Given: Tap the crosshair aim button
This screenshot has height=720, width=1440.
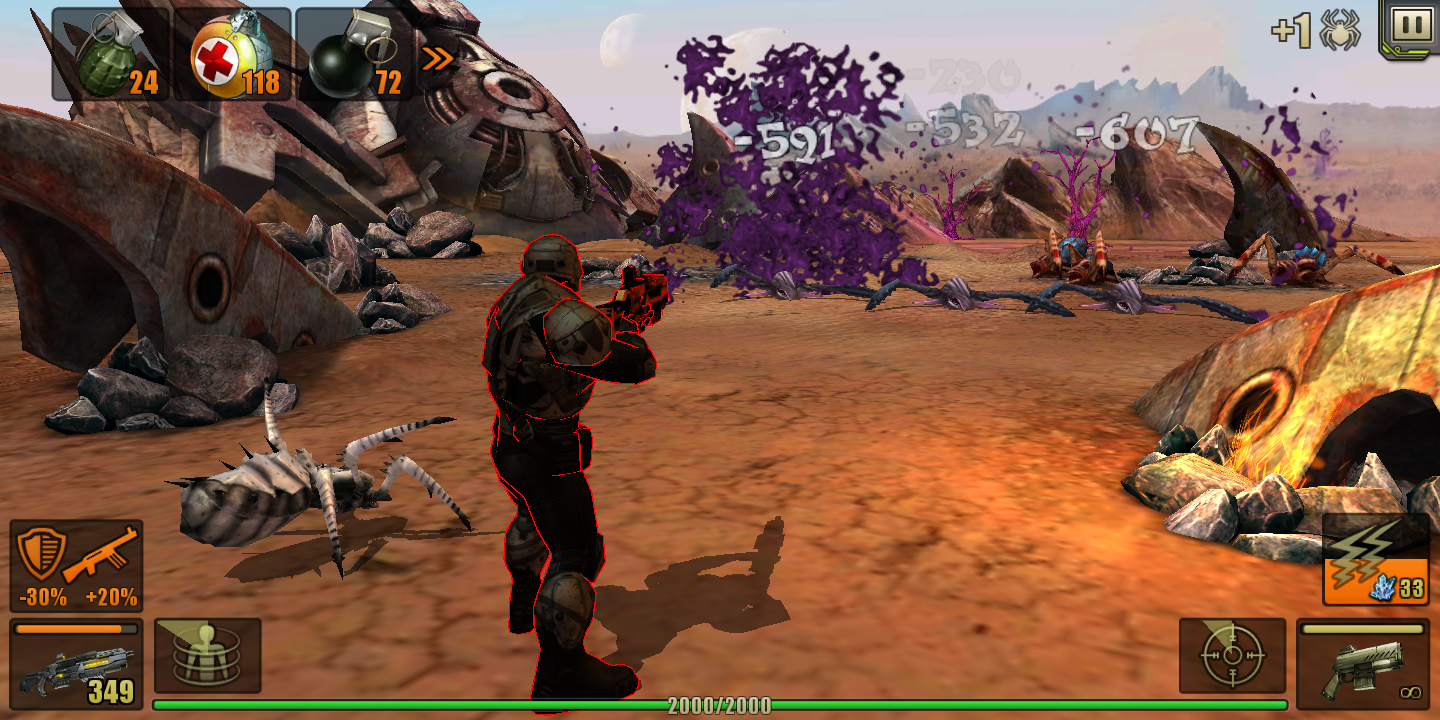Looking at the screenshot, I should click(x=1232, y=655).
